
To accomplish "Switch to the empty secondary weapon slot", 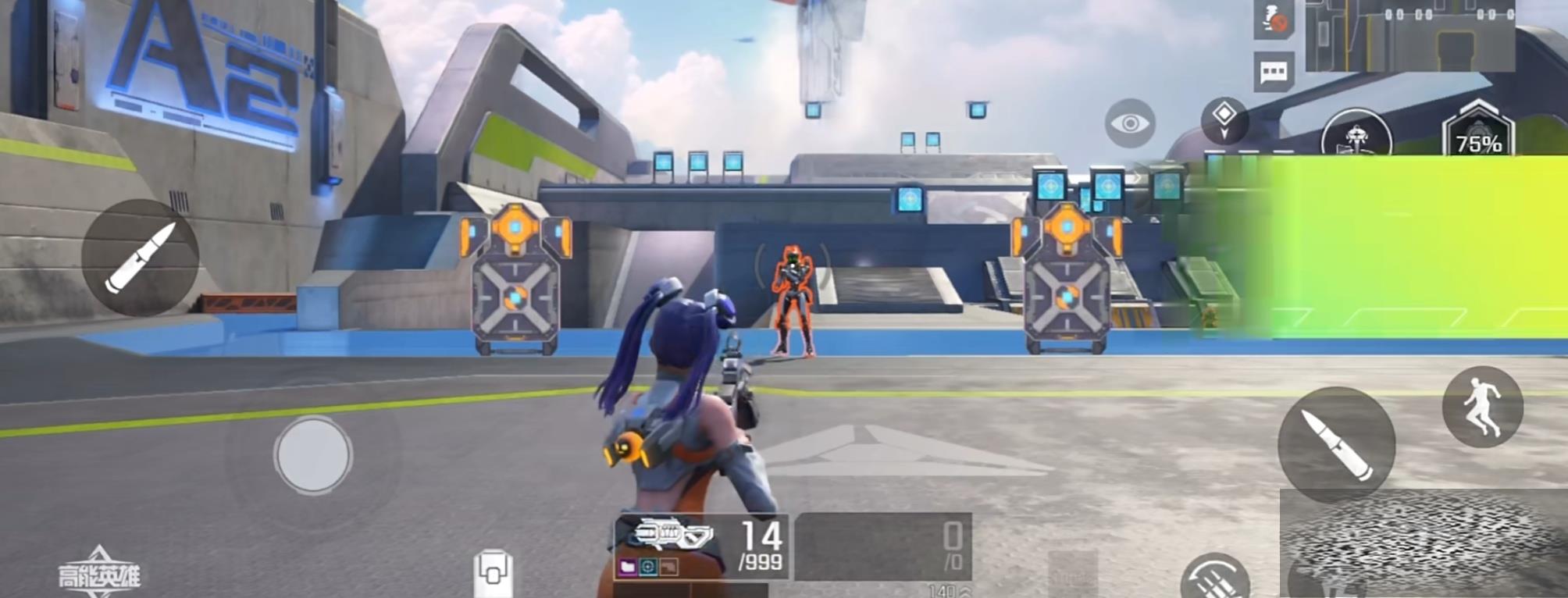I will coord(883,546).
